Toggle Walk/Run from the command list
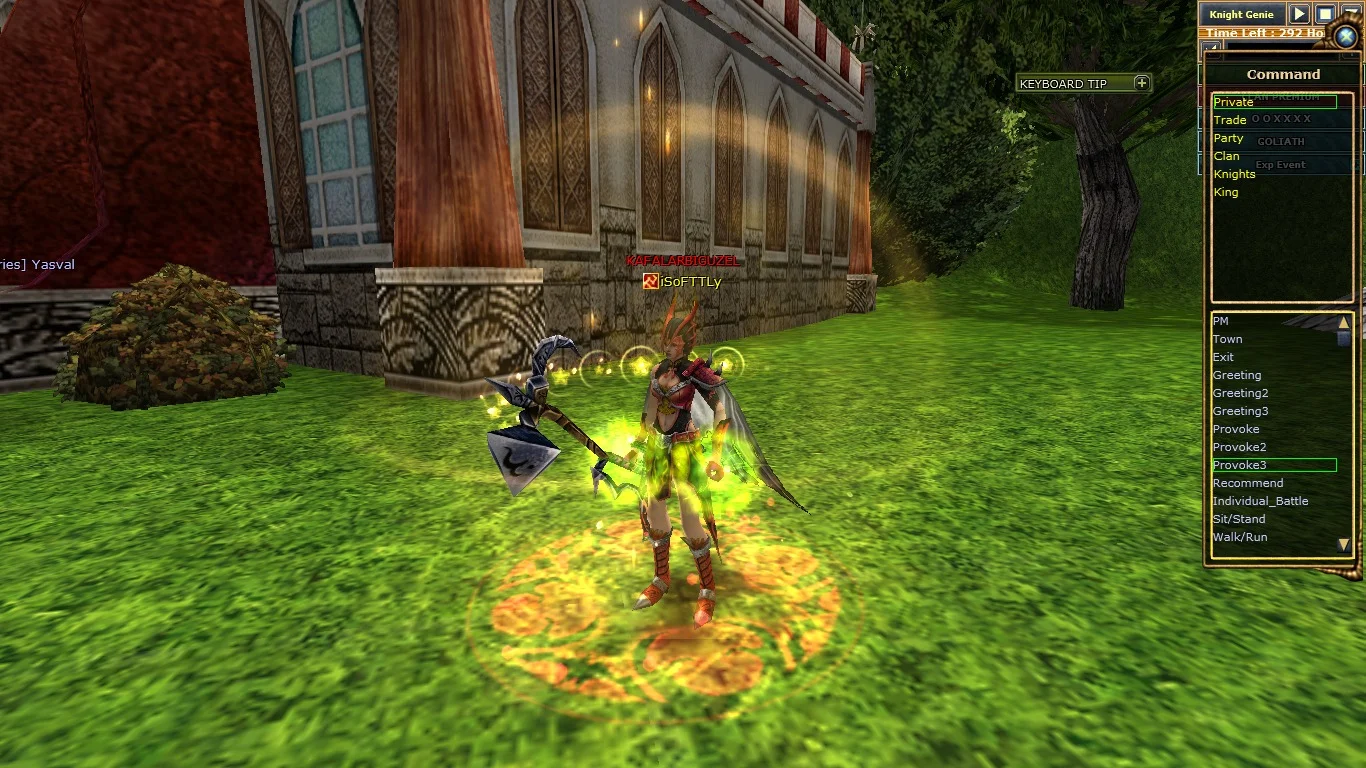Image resolution: width=1366 pixels, height=768 pixels. pyautogui.click(x=1240, y=537)
